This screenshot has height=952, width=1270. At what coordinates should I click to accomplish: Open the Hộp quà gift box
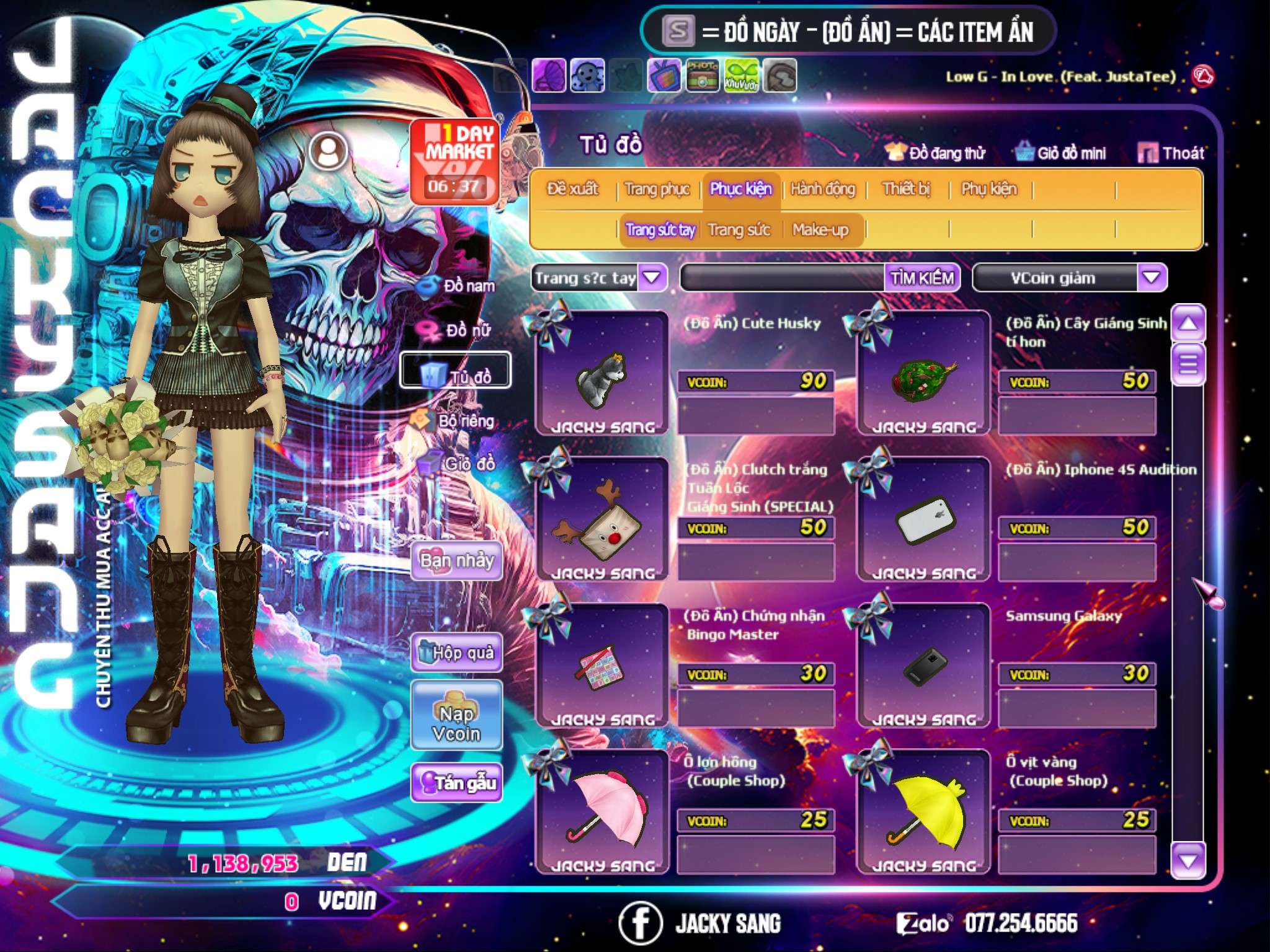(456, 653)
